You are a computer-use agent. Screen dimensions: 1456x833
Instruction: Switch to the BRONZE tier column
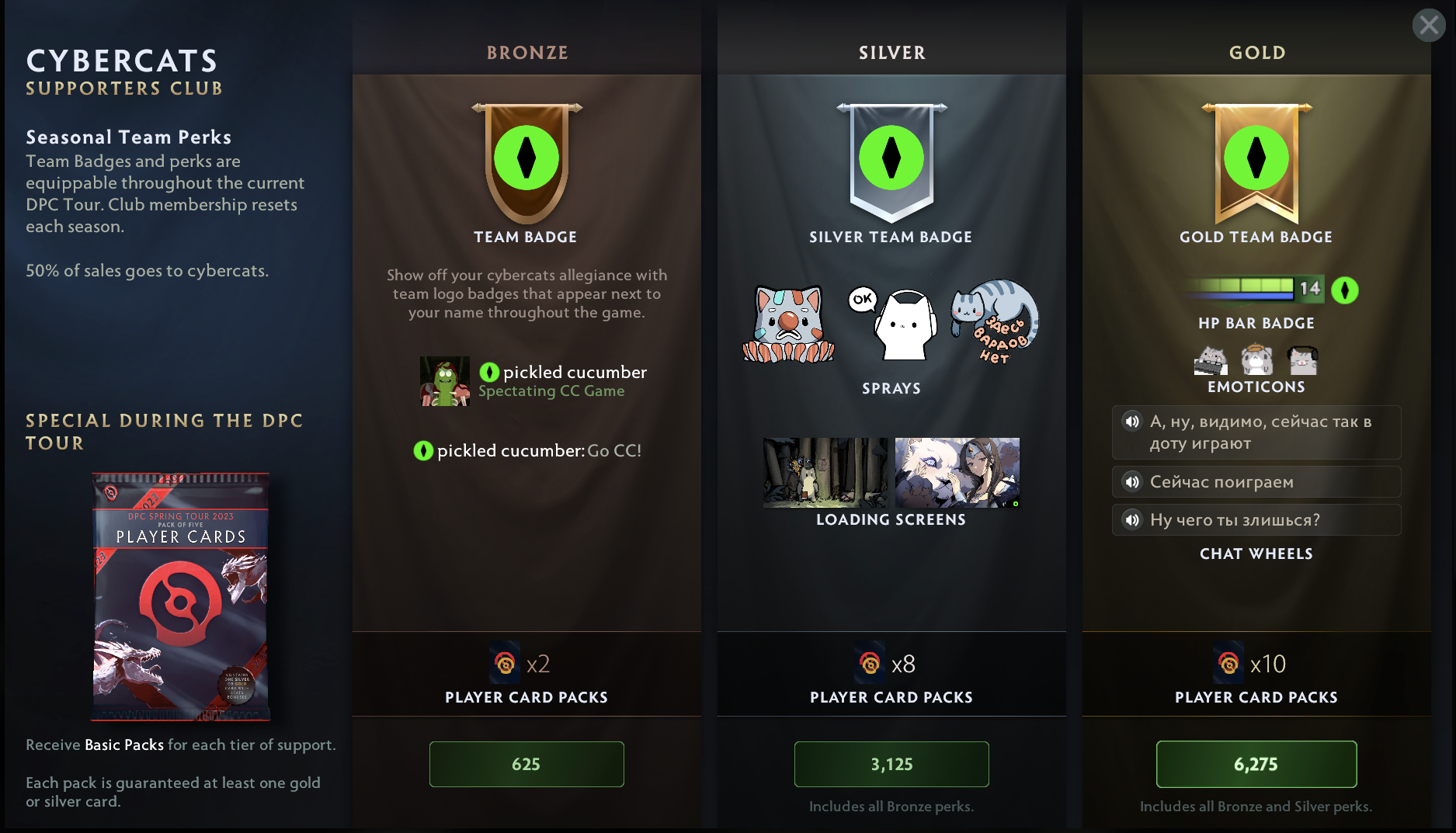tap(526, 53)
